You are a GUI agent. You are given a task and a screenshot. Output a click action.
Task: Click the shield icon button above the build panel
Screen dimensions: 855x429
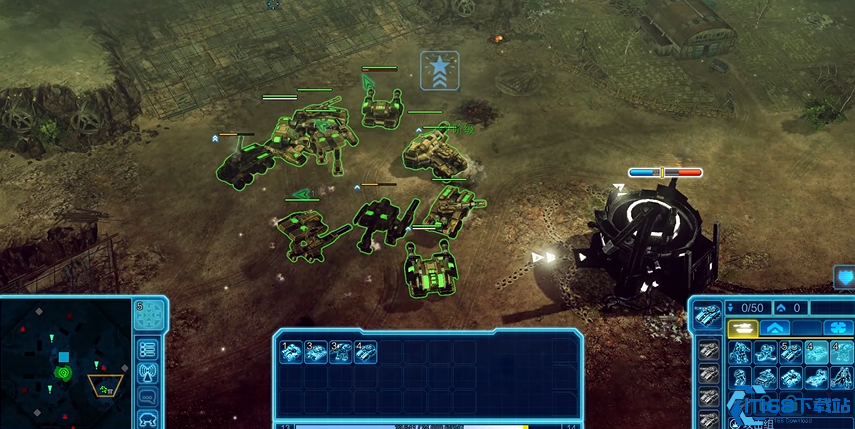(843, 277)
